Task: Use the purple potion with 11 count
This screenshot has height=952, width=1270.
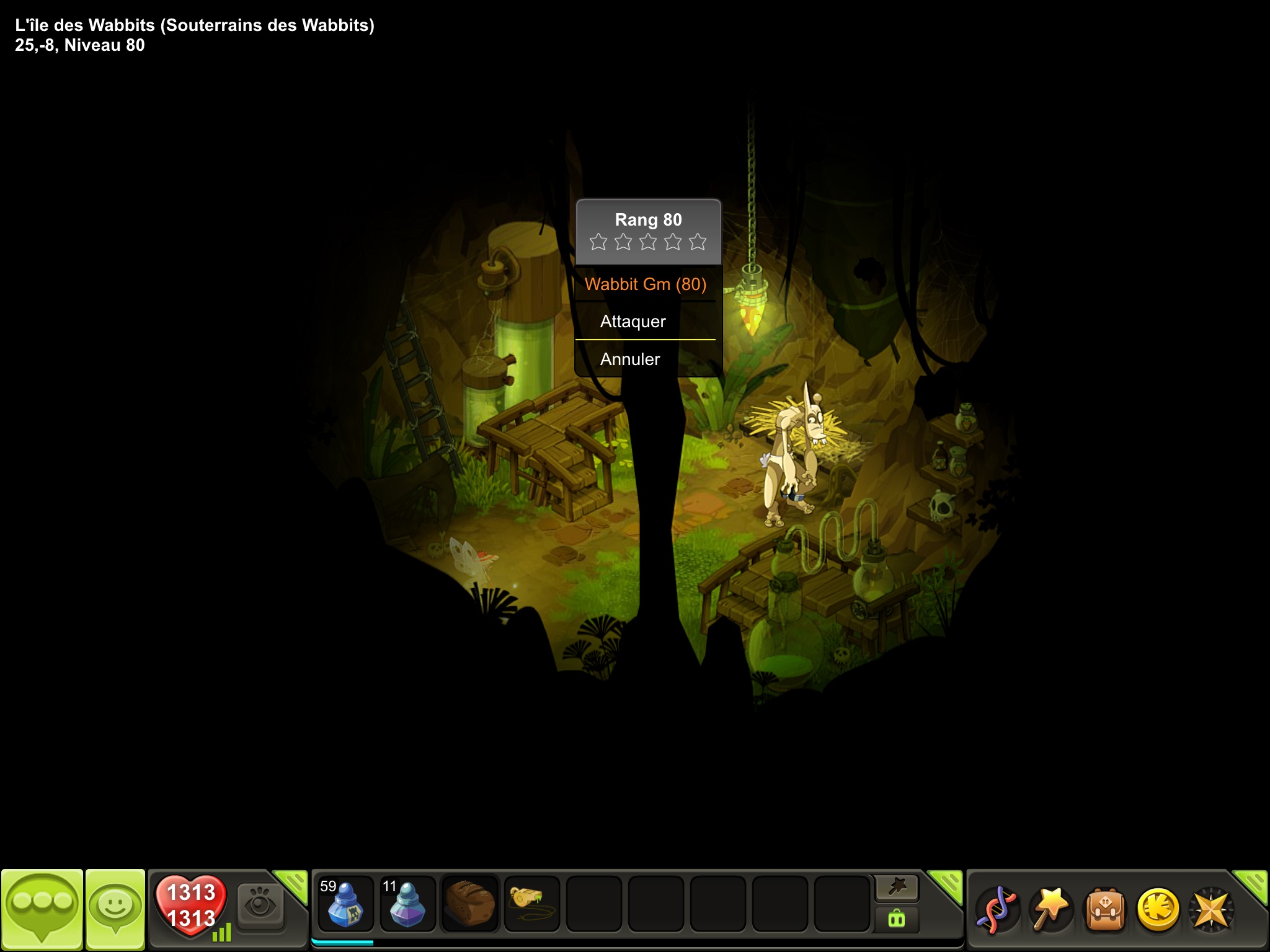Action: (407, 904)
